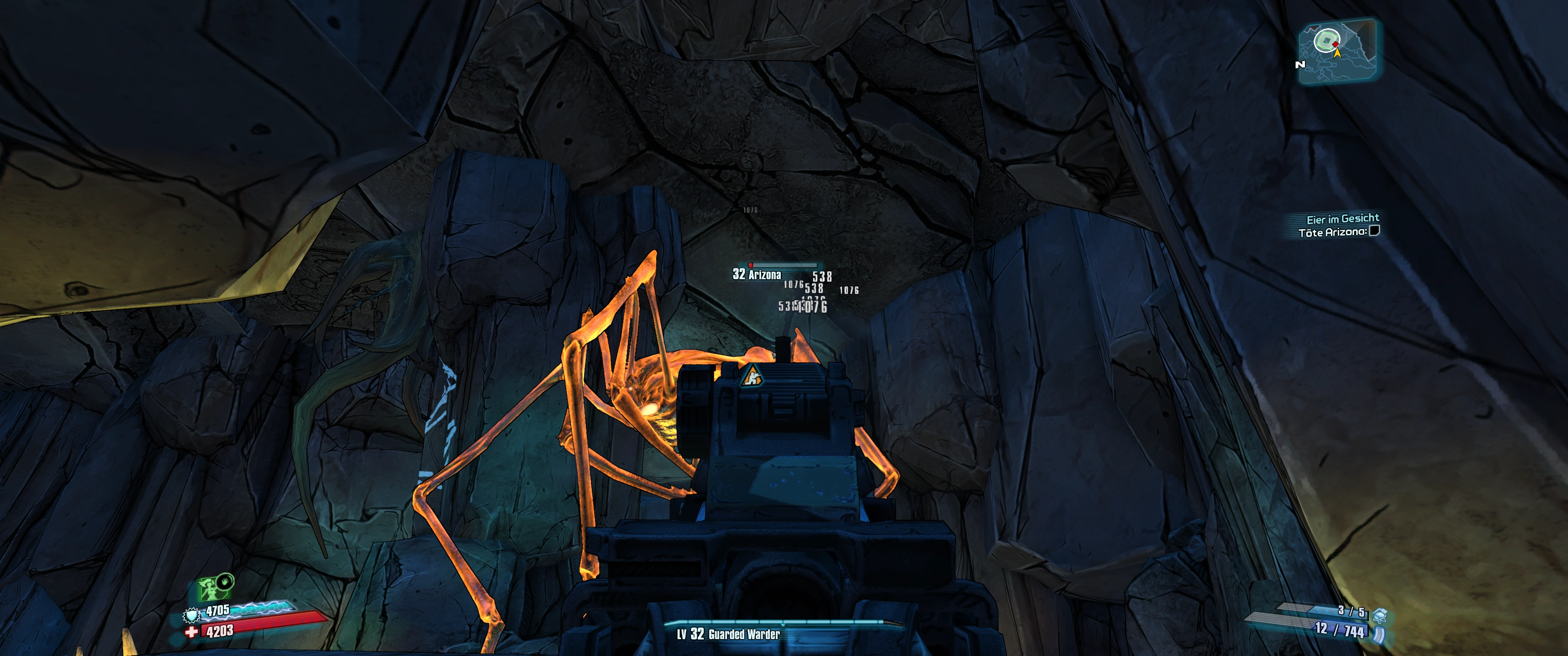Tick the Töte Arizona objective checkbox
The height and width of the screenshot is (656, 1568).
pos(1374,231)
